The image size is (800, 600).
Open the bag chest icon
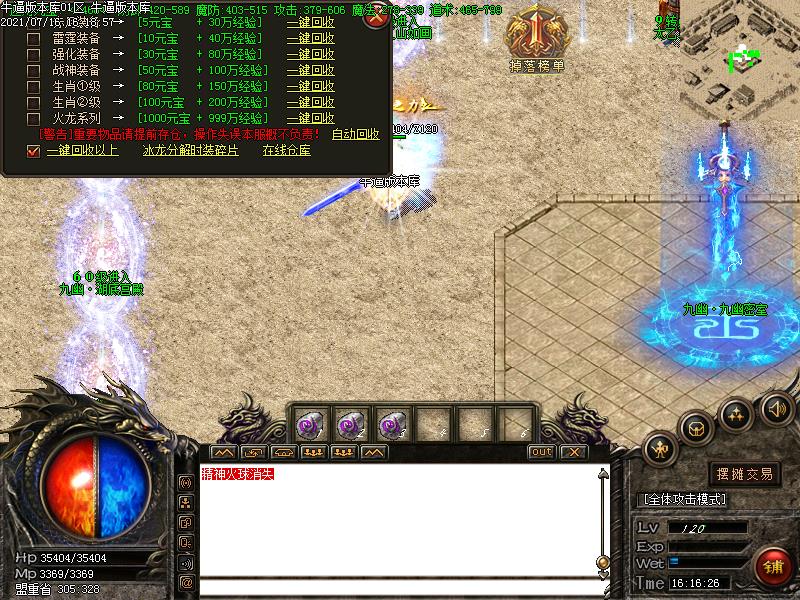click(696, 428)
